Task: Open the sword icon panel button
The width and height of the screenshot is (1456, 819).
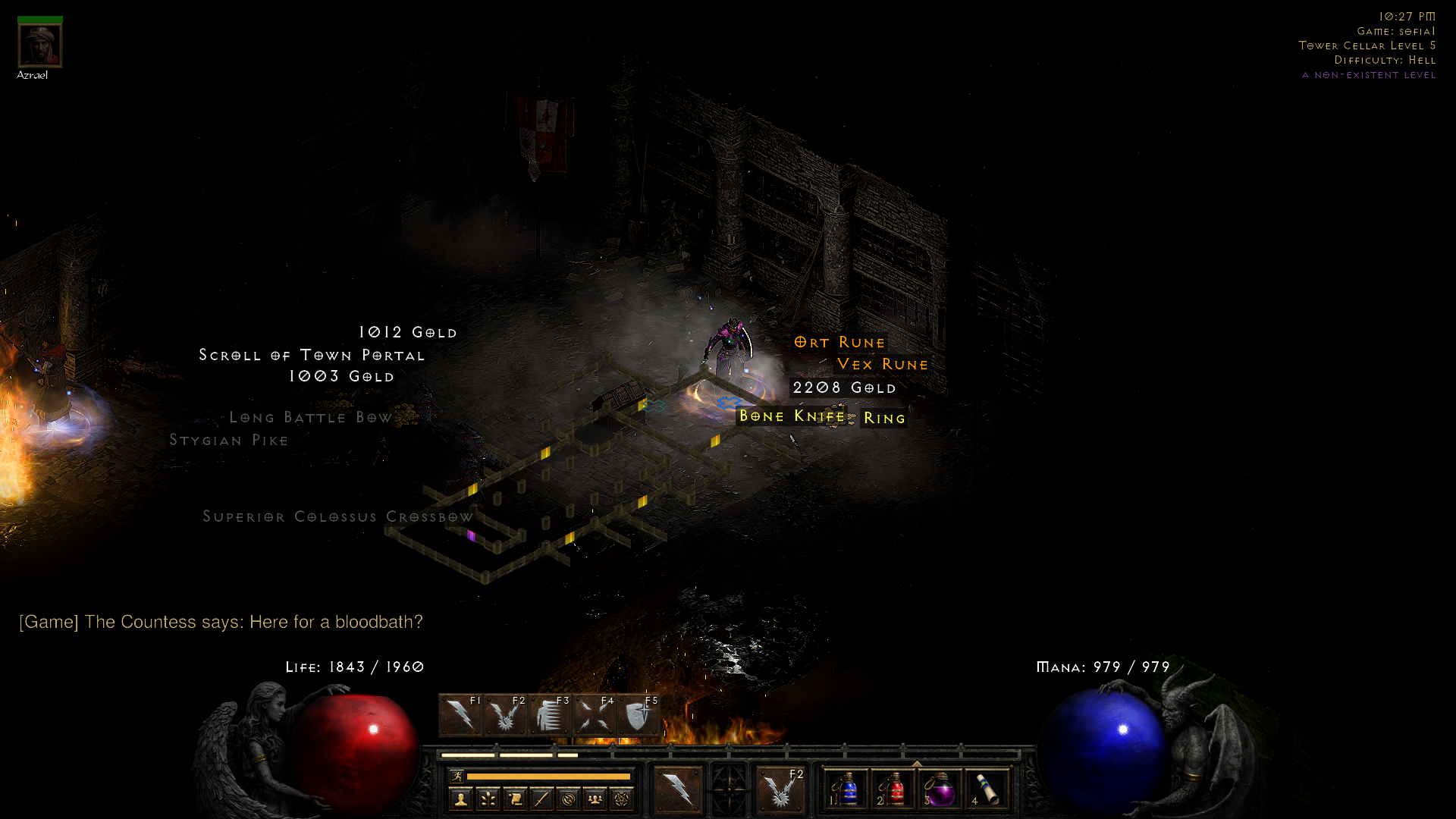Action: pyautogui.click(x=541, y=799)
